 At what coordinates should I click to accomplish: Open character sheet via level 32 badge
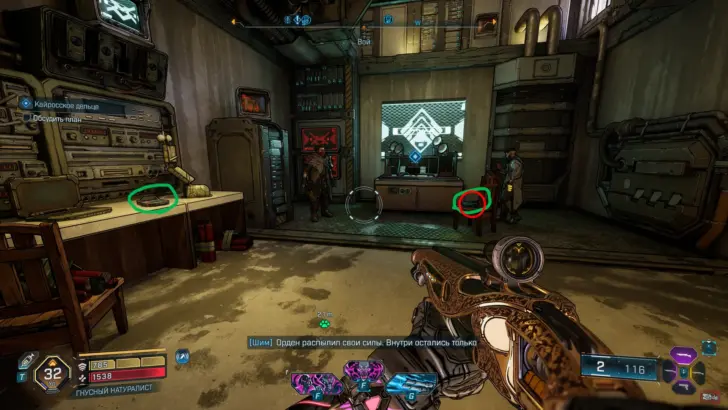pos(50,376)
